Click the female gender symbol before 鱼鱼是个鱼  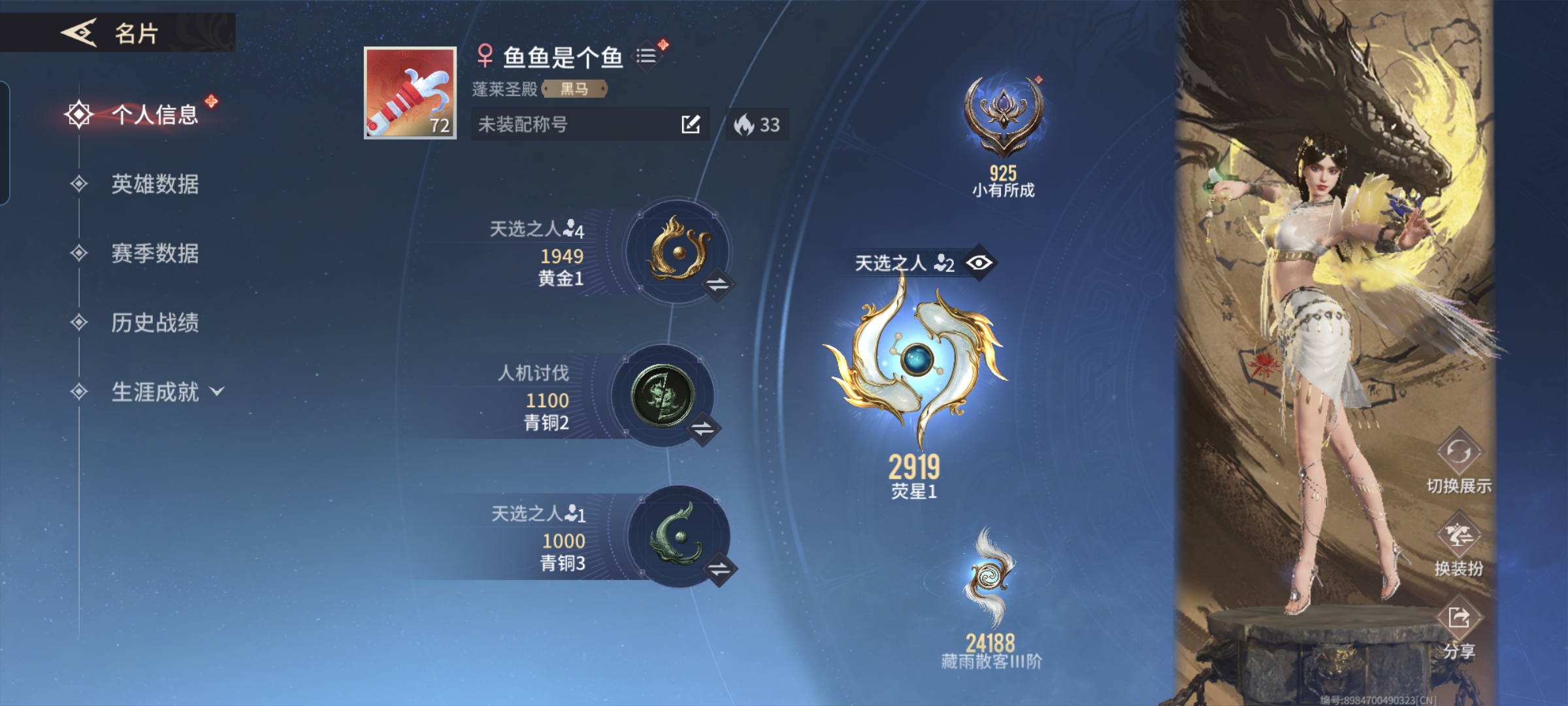(x=485, y=55)
